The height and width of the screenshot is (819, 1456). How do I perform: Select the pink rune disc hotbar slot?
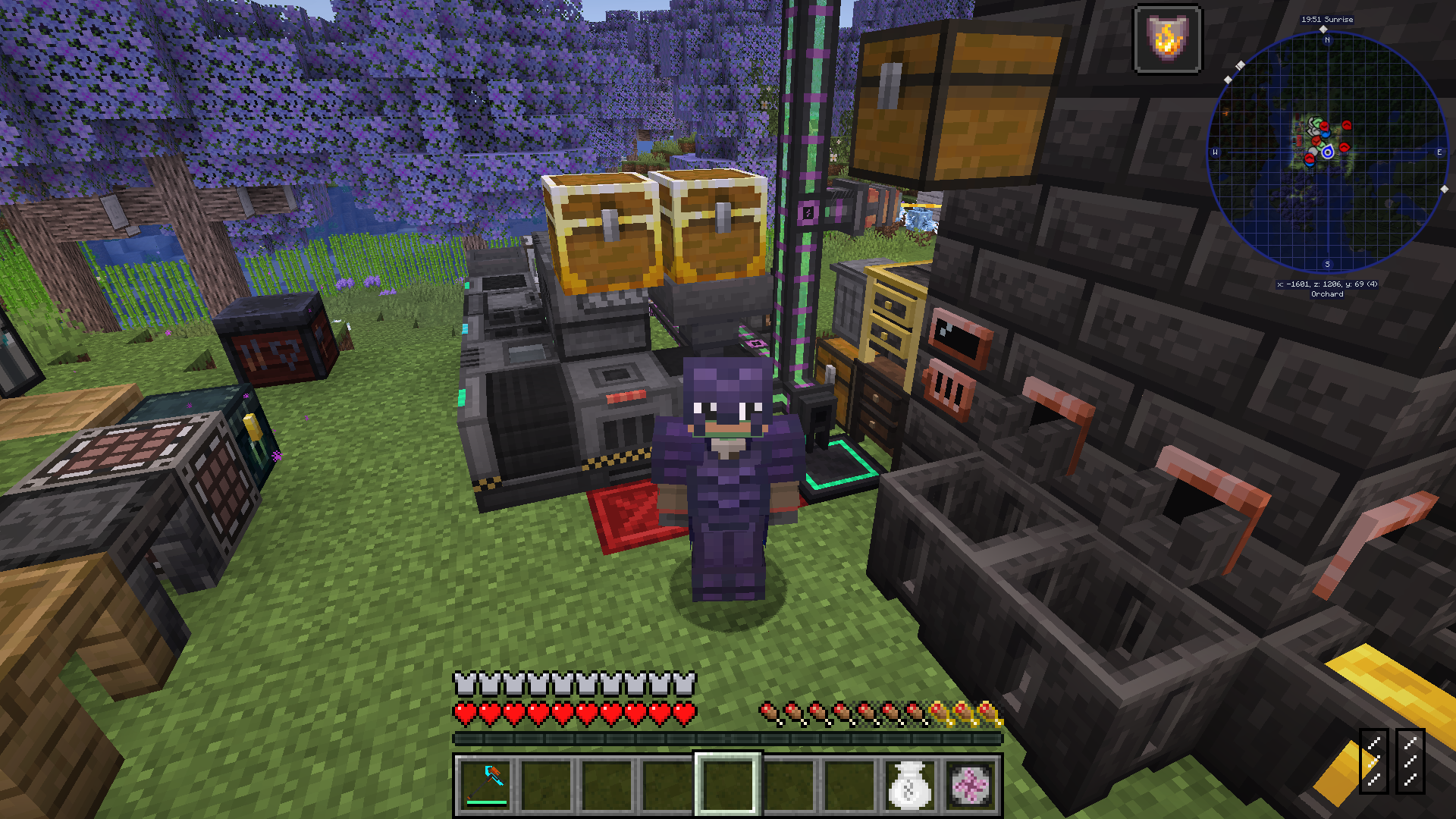(970, 784)
